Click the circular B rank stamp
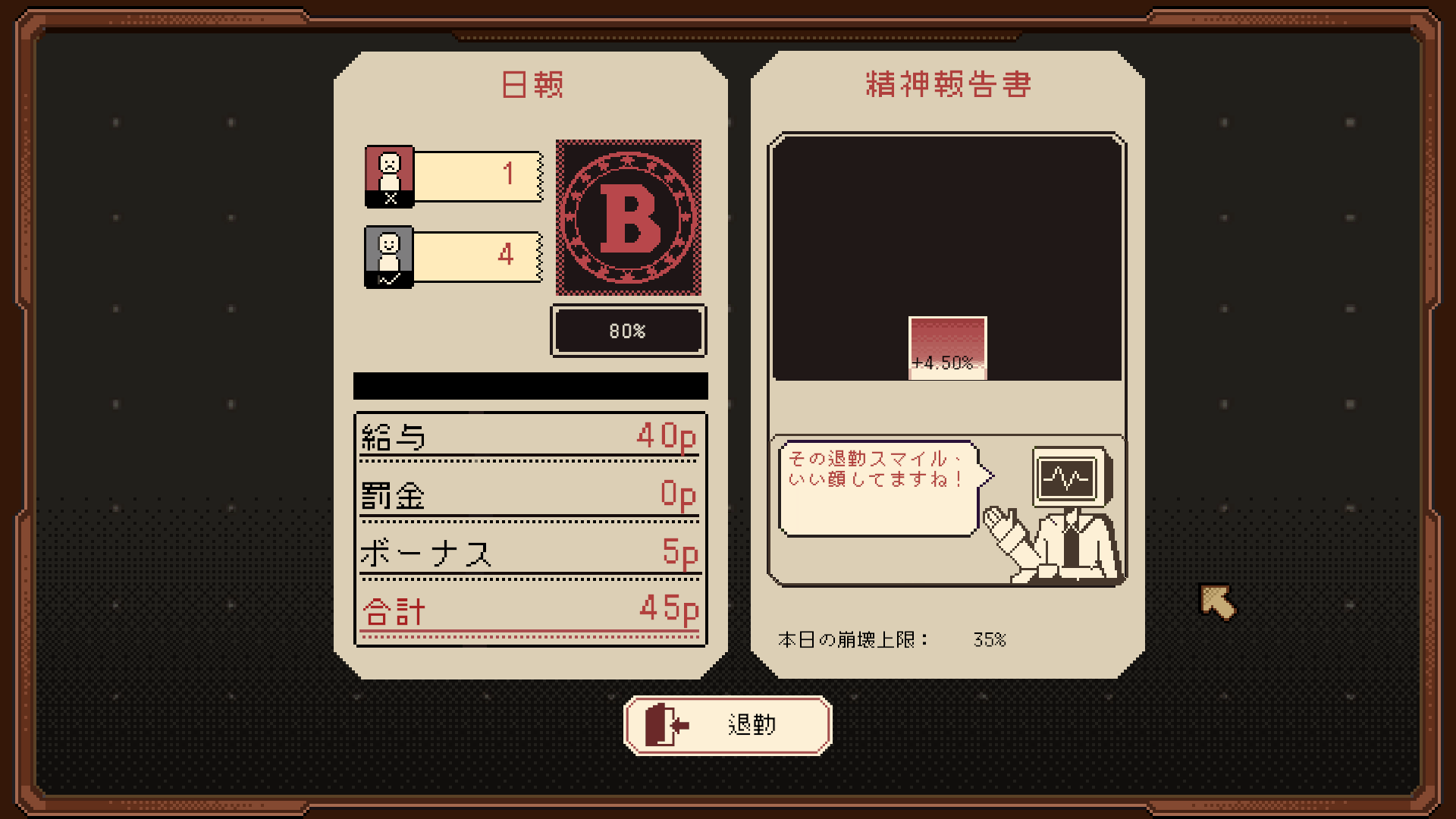This screenshot has width=1456, height=819. click(x=628, y=218)
